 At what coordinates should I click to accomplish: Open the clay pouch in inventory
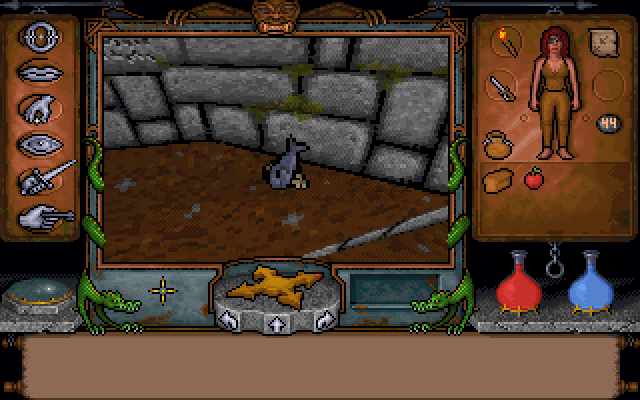point(498,145)
